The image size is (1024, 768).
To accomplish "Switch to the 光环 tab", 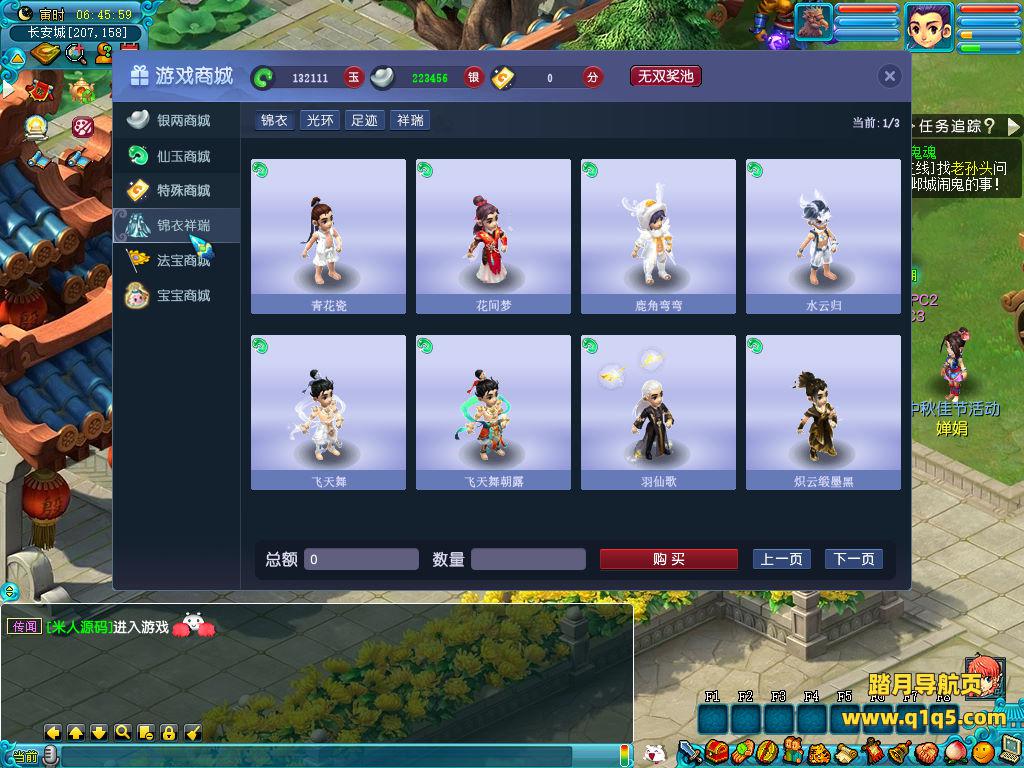I will tap(320, 121).
